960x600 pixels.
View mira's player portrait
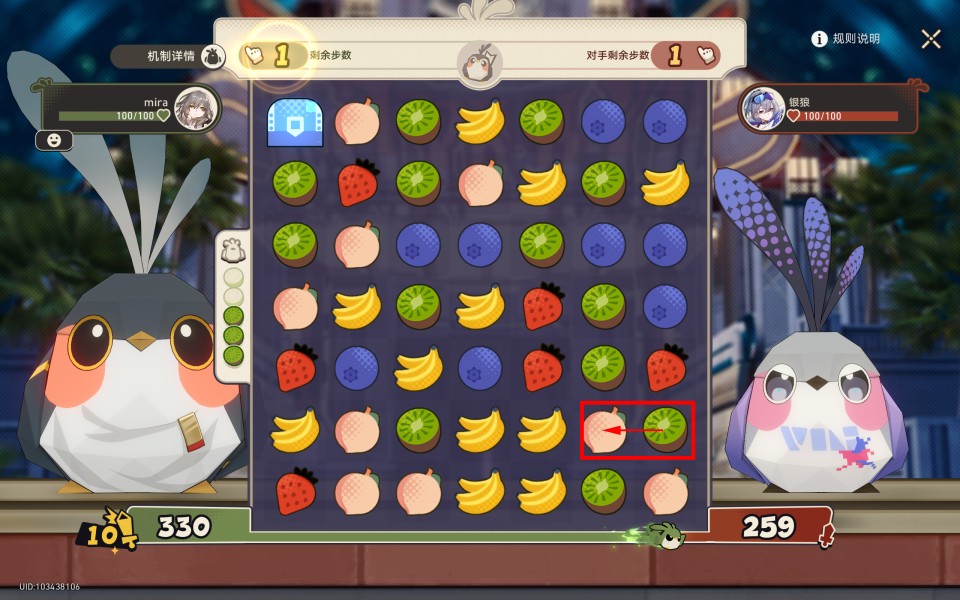click(x=194, y=109)
